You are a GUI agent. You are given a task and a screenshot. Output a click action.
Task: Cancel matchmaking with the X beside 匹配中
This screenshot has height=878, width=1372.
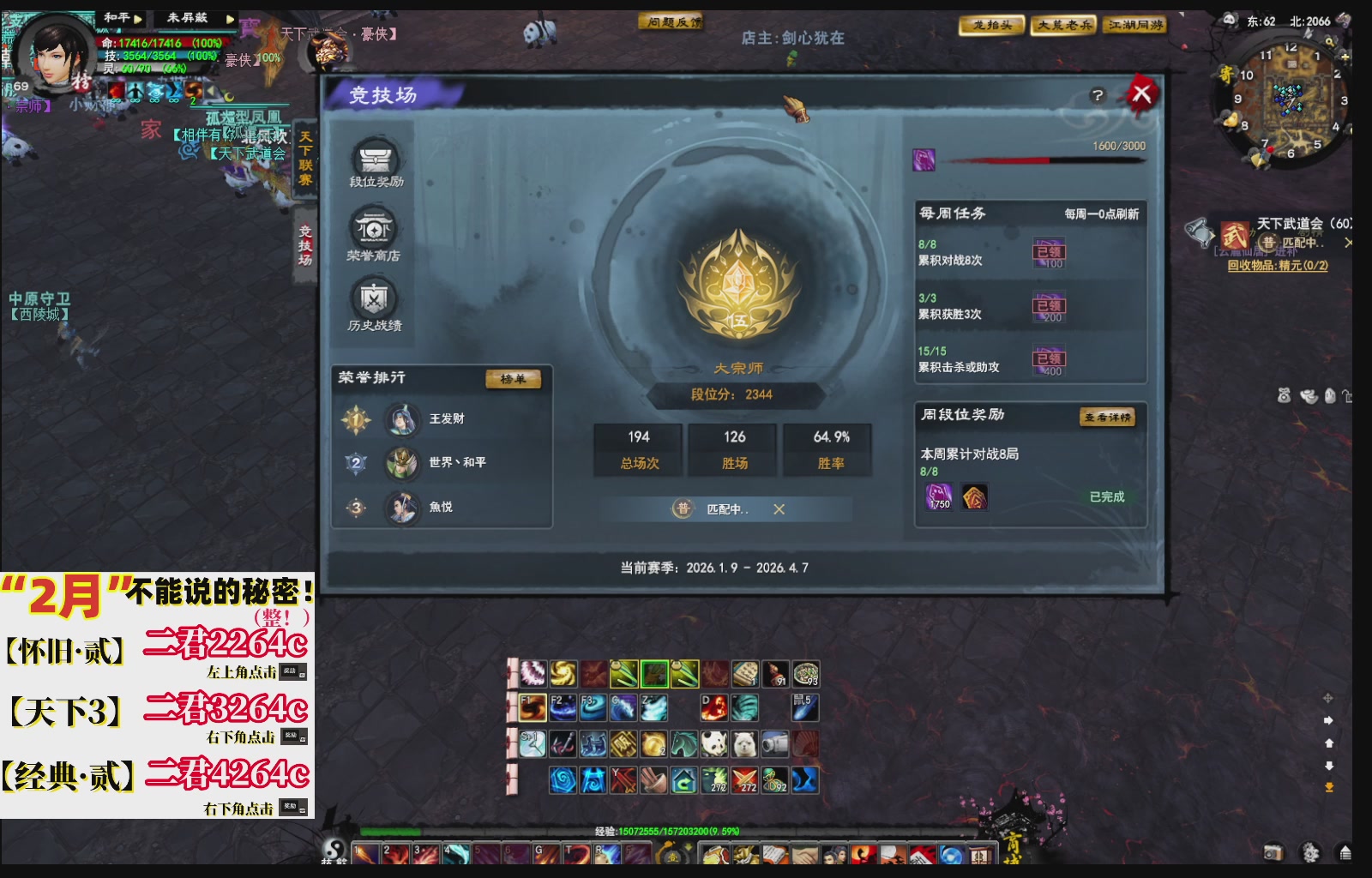[779, 508]
